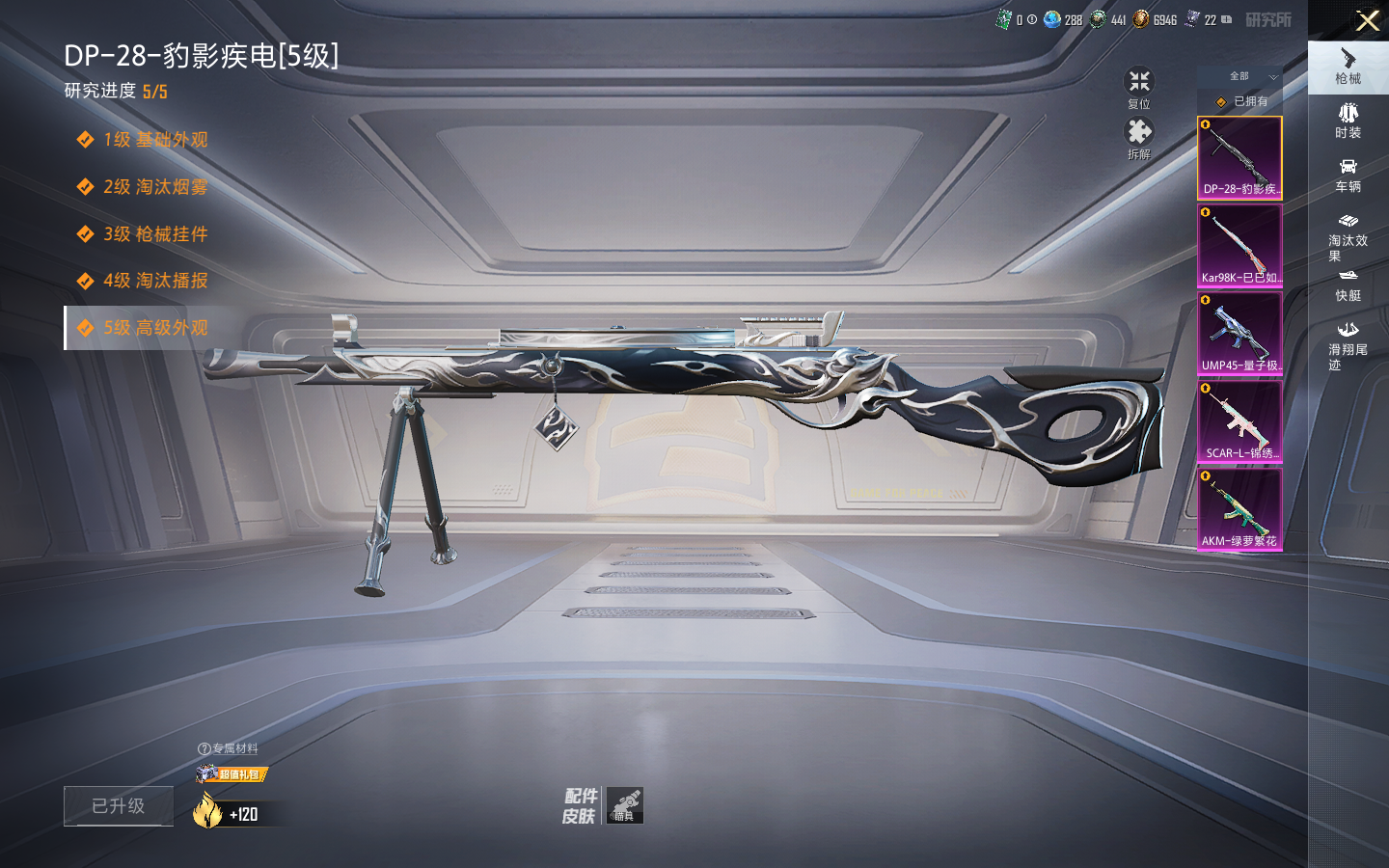The image size is (1389, 868).
Task: Select level 2 淘汰烟雾 entry
Action: coord(154,187)
